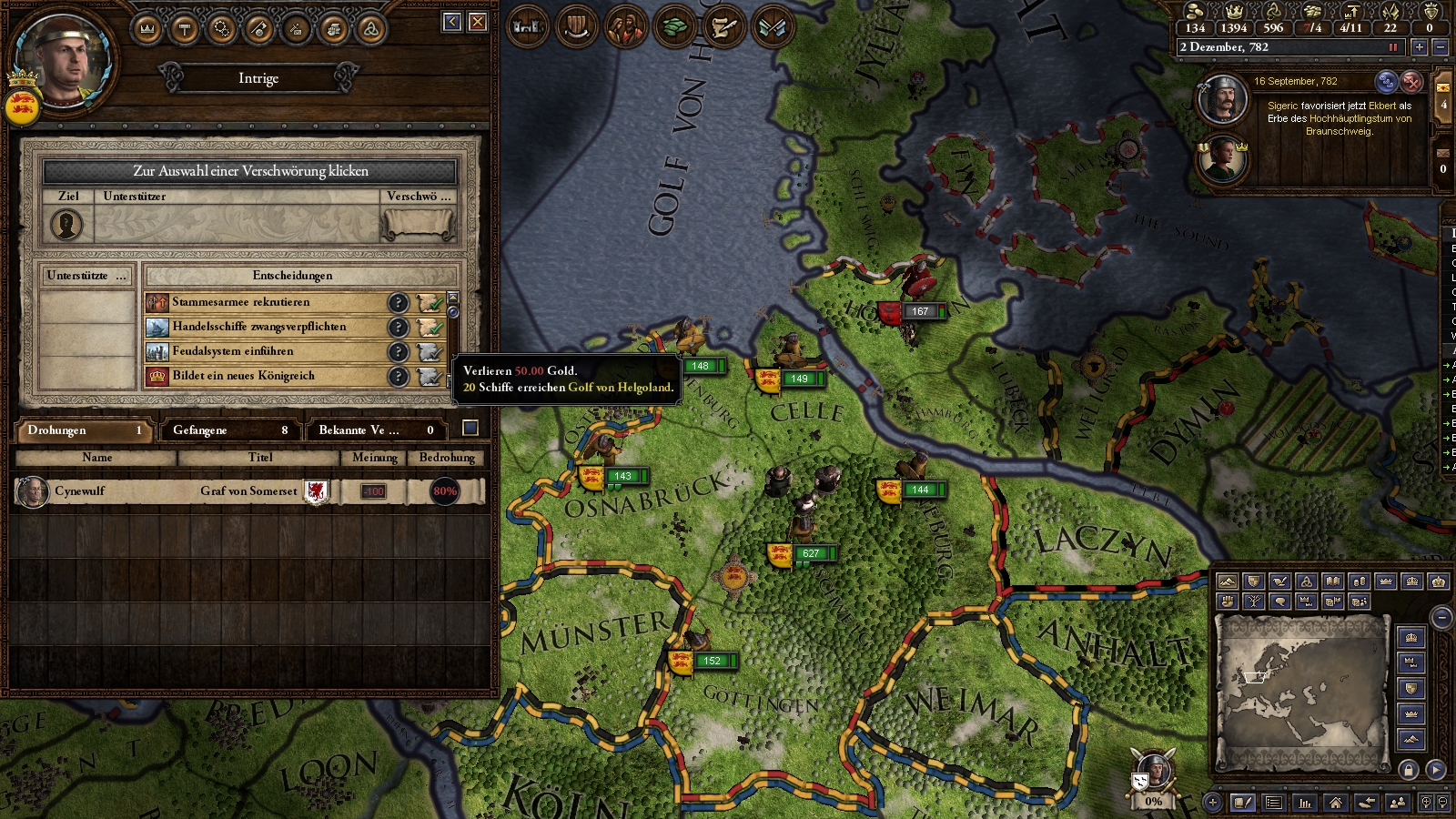1456x819 pixels.
Task: Decrease game speed with the minus button
Action: pos(1440,47)
